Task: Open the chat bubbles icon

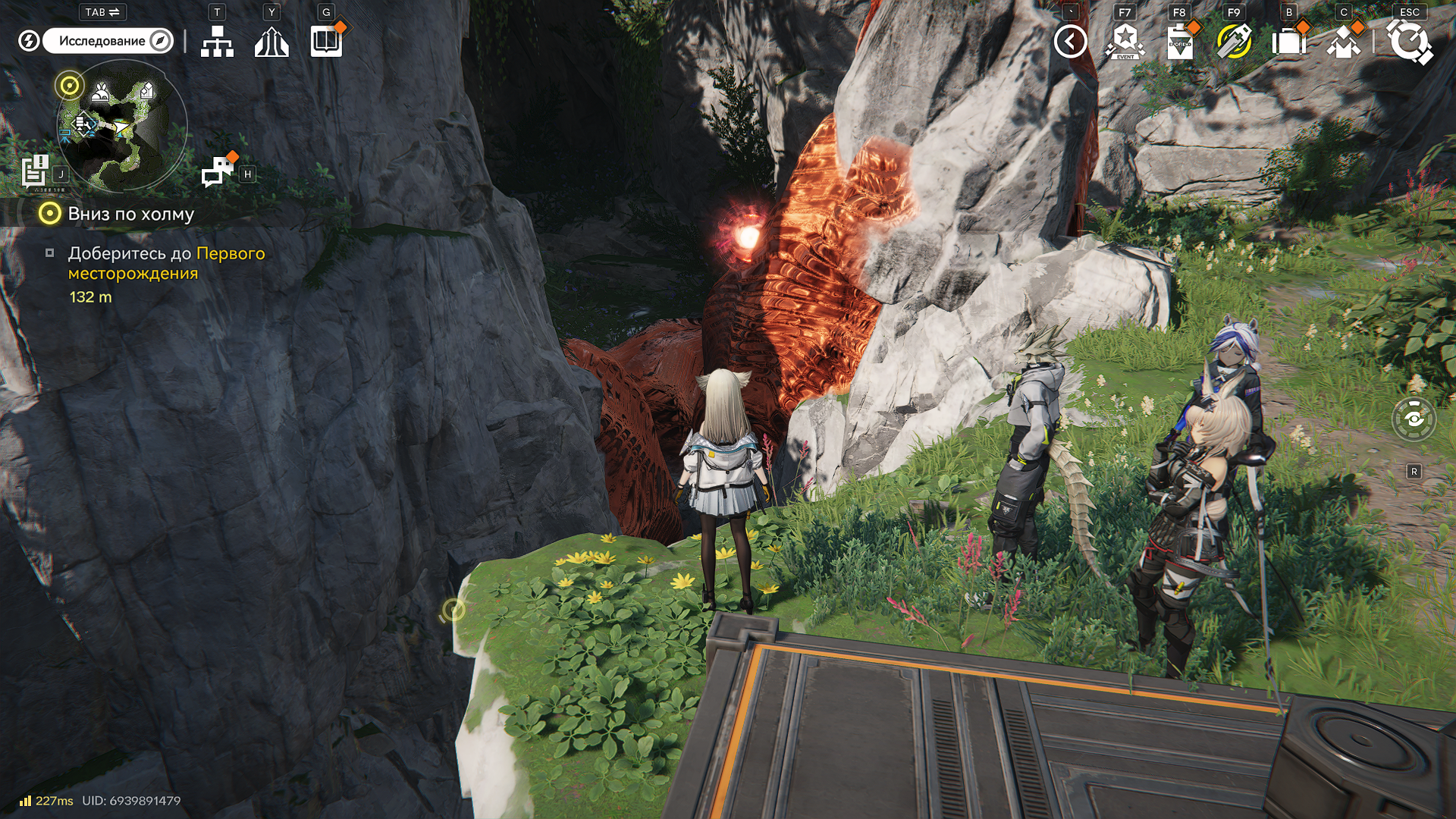Action: coord(218,171)
